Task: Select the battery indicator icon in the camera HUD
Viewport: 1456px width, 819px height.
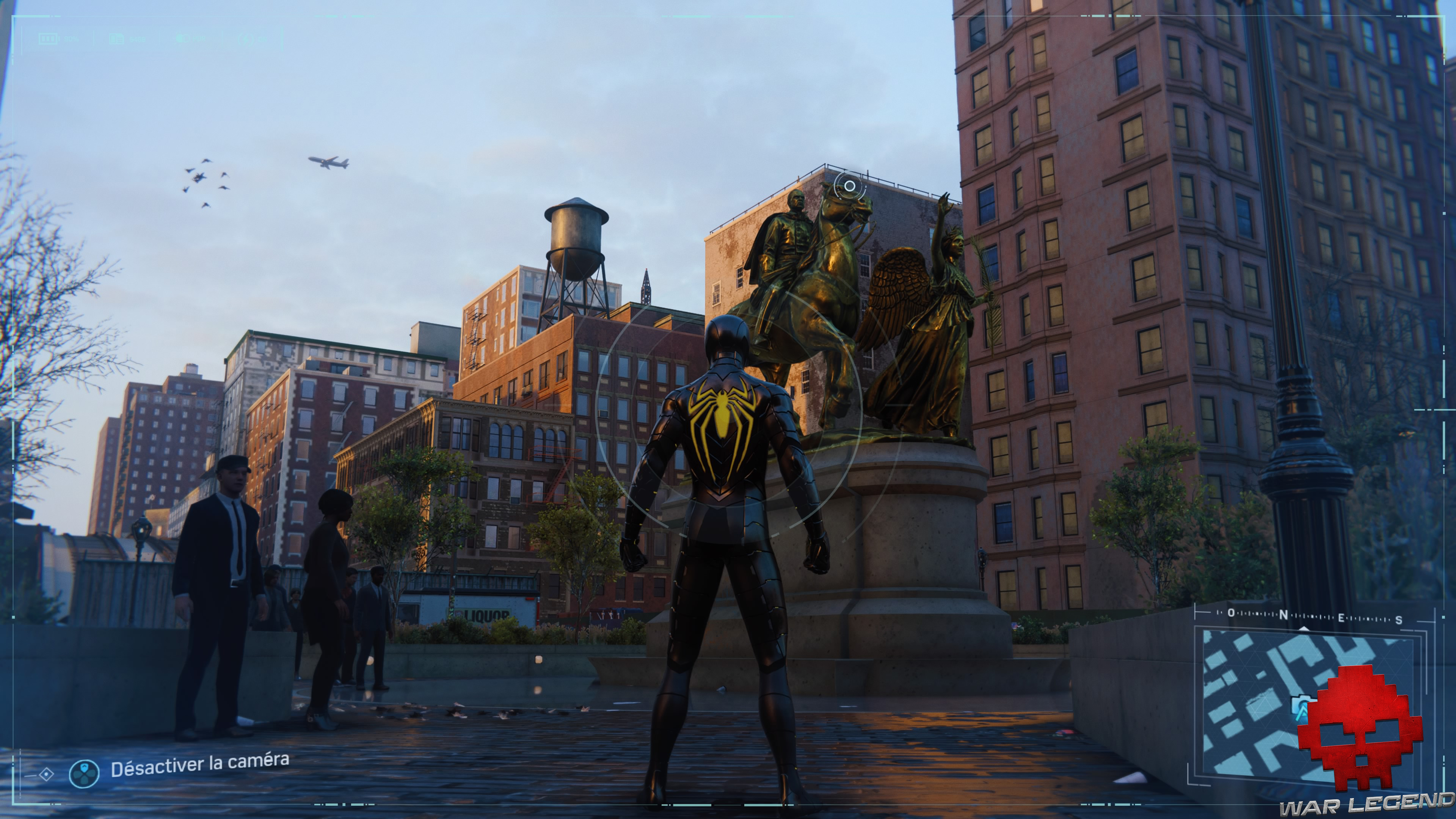Action: 49,39
